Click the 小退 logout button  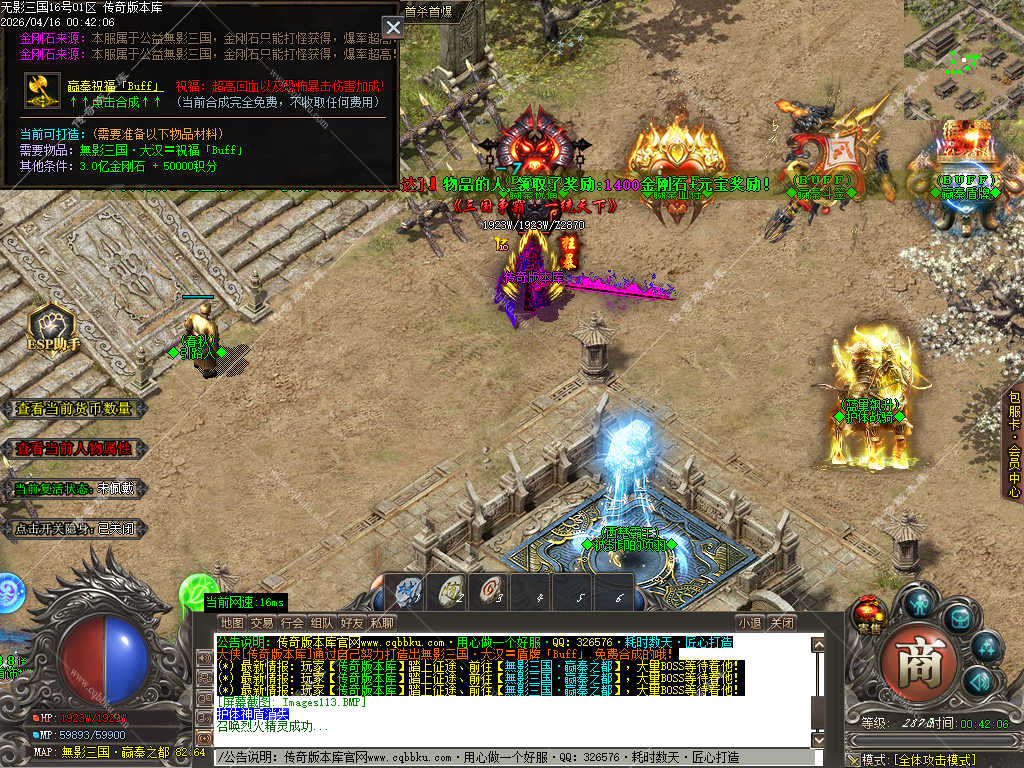[750, 623]
